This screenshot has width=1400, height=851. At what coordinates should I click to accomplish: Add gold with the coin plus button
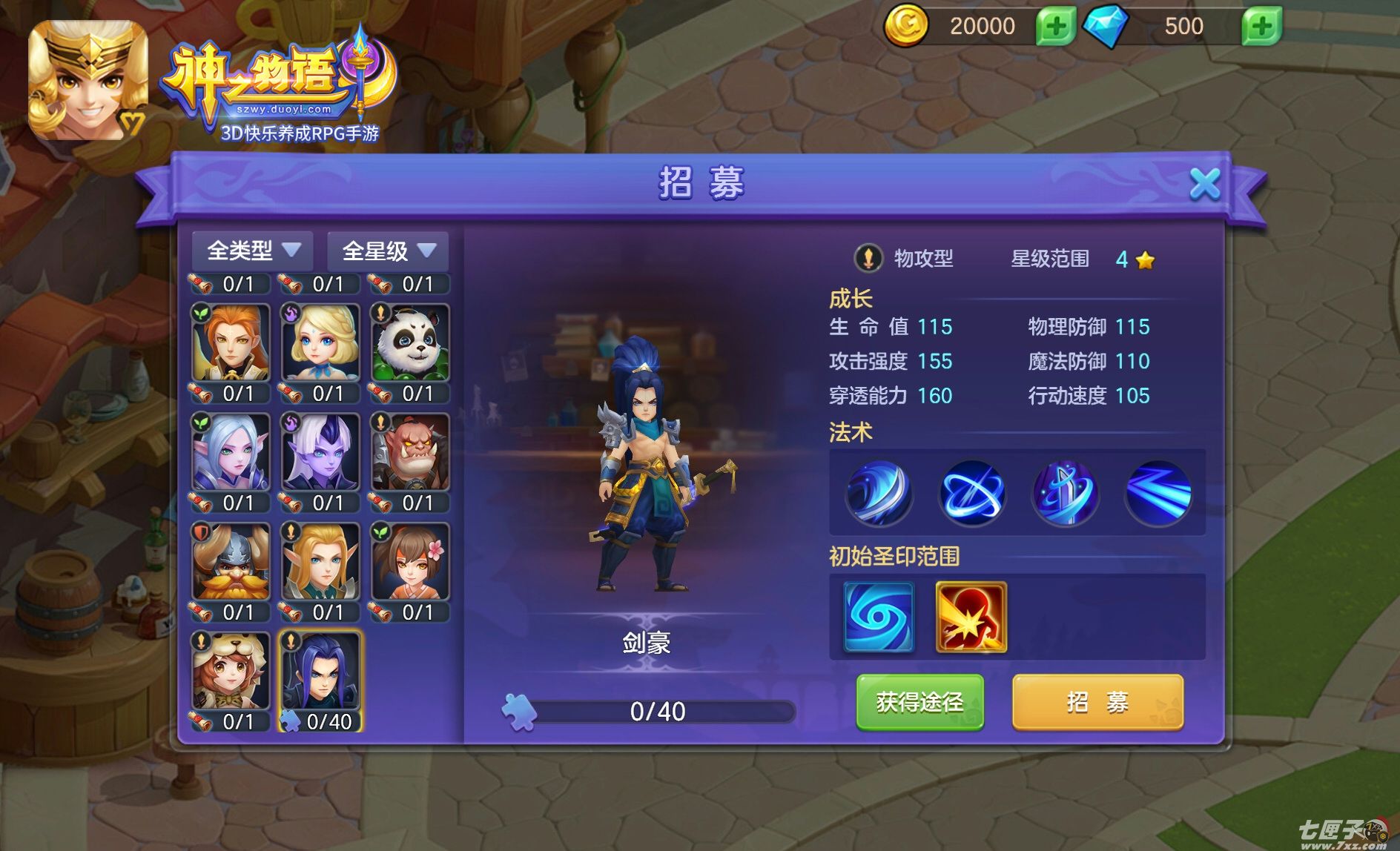1055,27
